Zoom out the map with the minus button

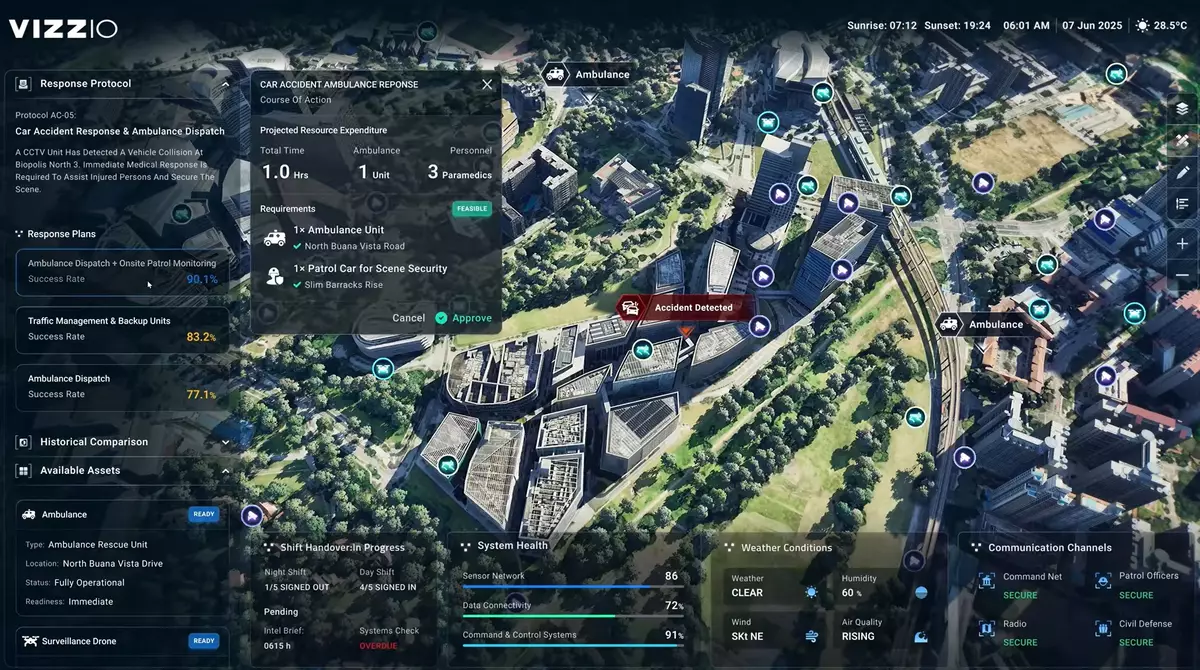[1182, 275]
